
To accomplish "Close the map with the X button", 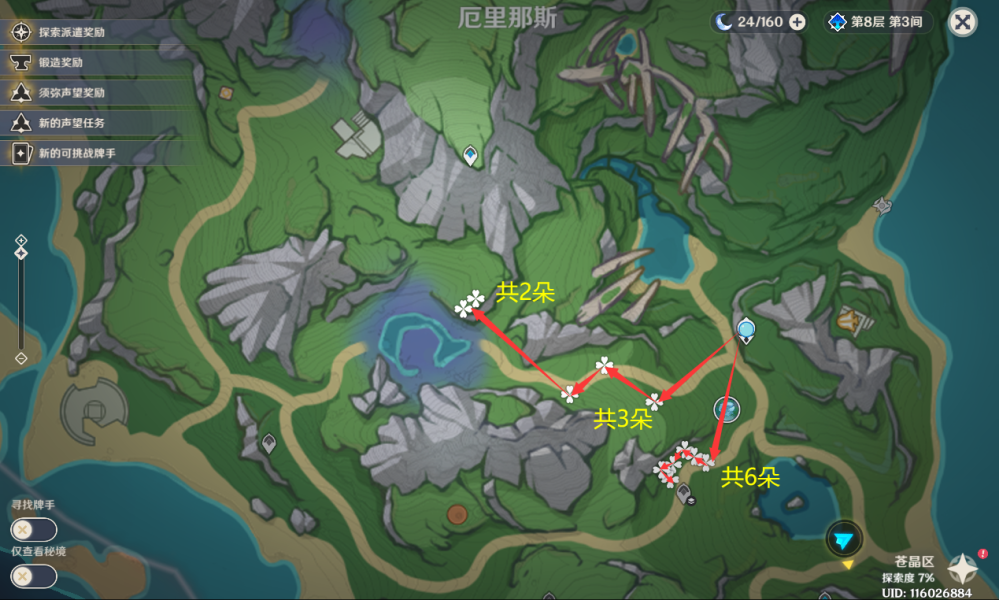I will pos(962,22).
